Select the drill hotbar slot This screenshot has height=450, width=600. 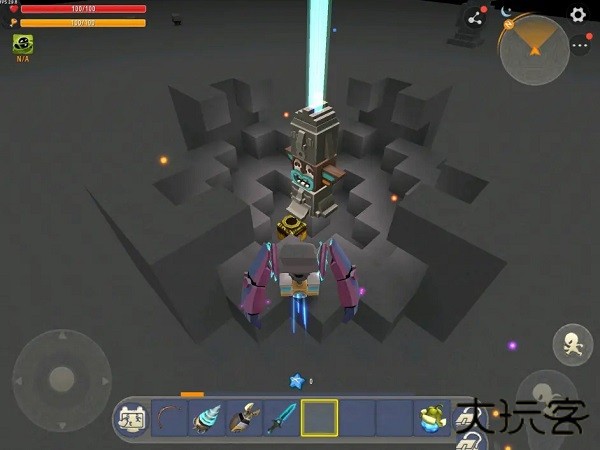tap(207, 418)
